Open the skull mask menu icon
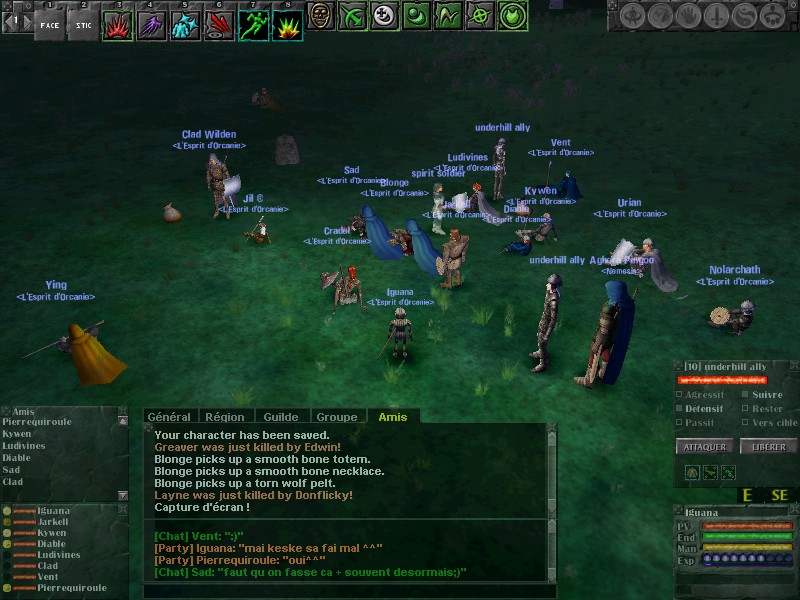Image resolution: width=800 pixels, height=600 pixels. (x=321, y=16)
